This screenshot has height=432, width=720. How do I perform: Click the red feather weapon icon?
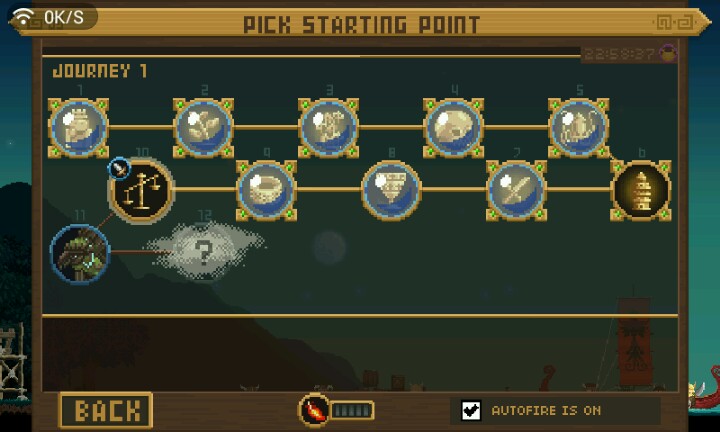(315, 410)
